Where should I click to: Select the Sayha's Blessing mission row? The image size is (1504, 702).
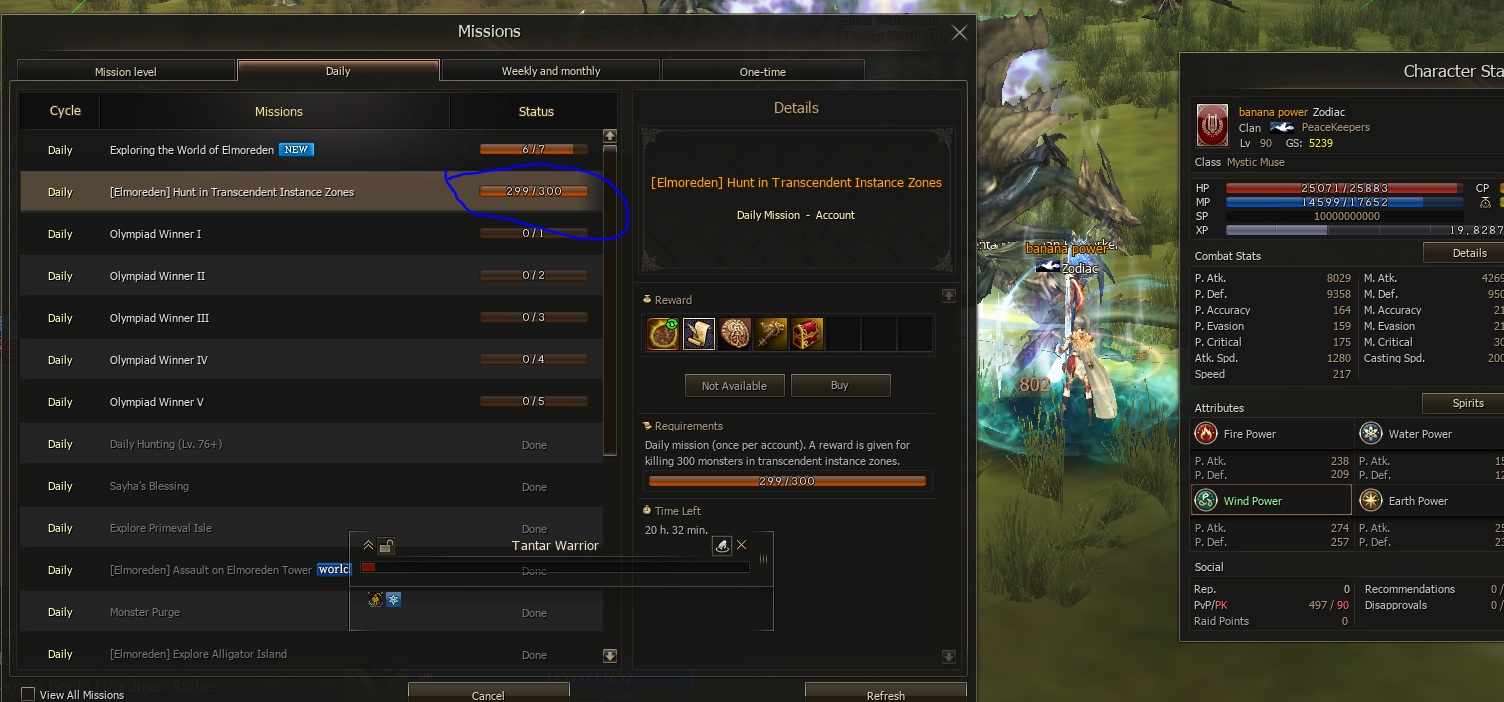click(150, 486)
